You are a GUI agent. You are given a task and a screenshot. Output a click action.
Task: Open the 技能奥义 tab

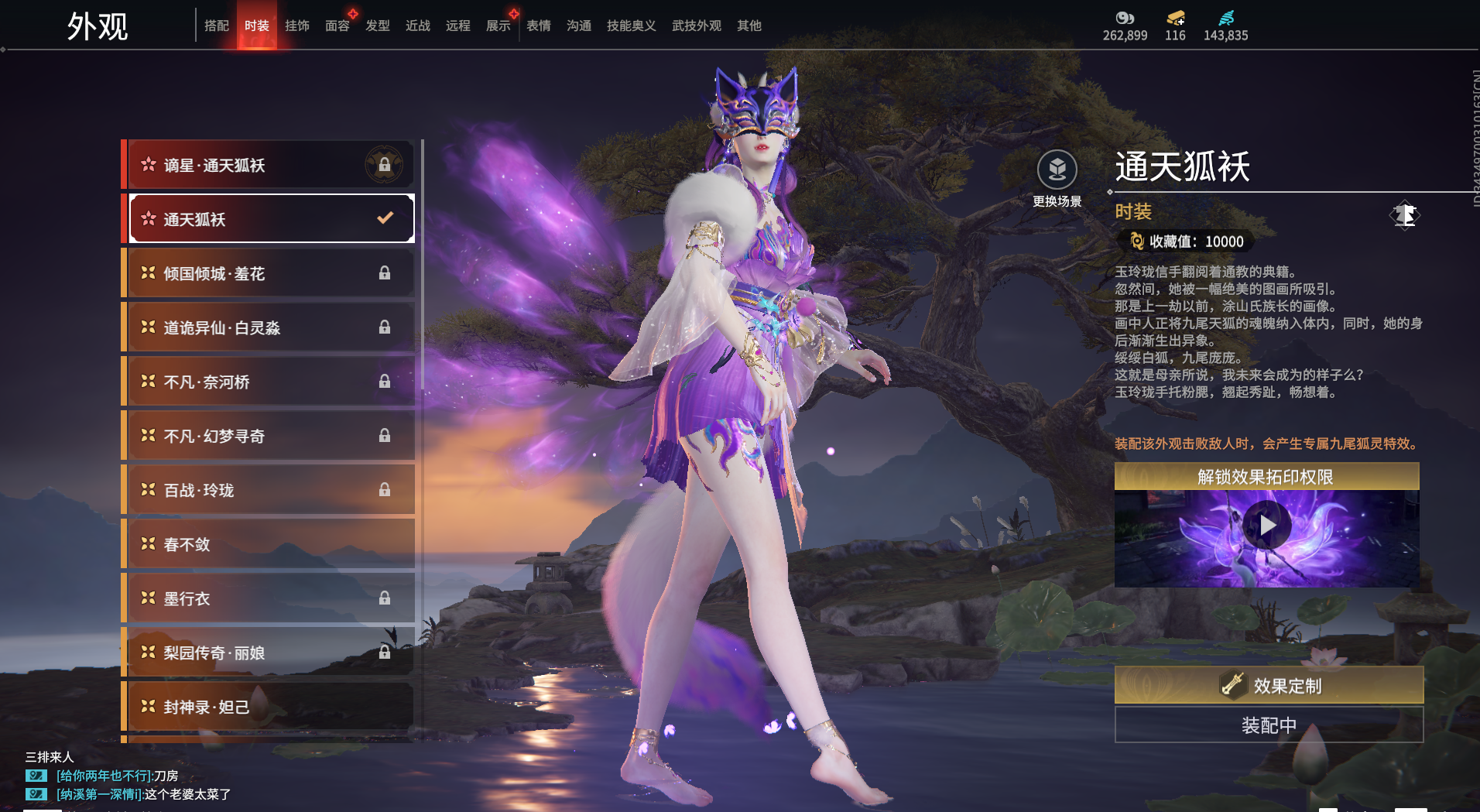point(631,26)
